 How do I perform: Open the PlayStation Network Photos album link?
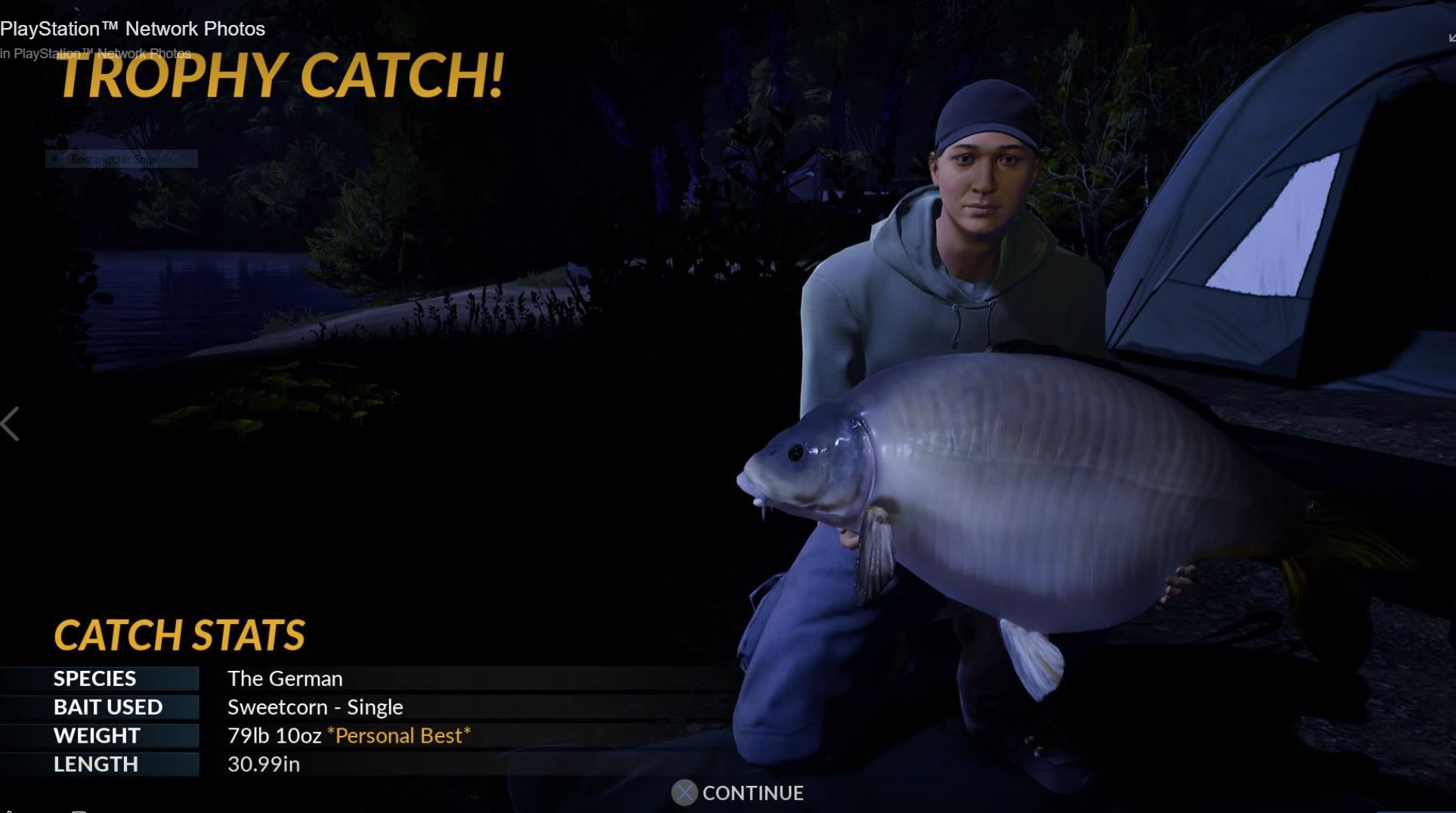[102, 54]
